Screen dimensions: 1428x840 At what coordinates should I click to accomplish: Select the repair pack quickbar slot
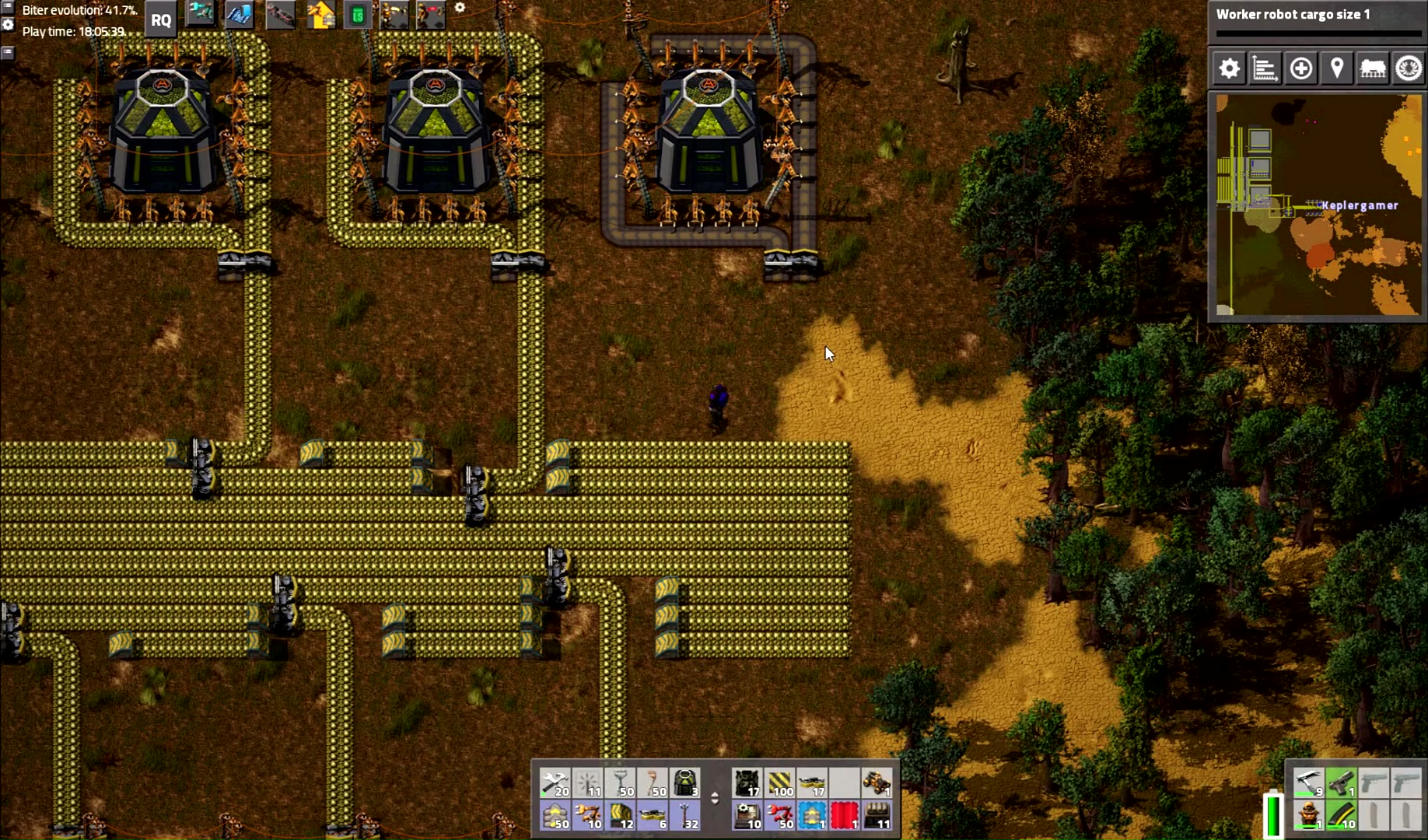(x=555, y=783)
